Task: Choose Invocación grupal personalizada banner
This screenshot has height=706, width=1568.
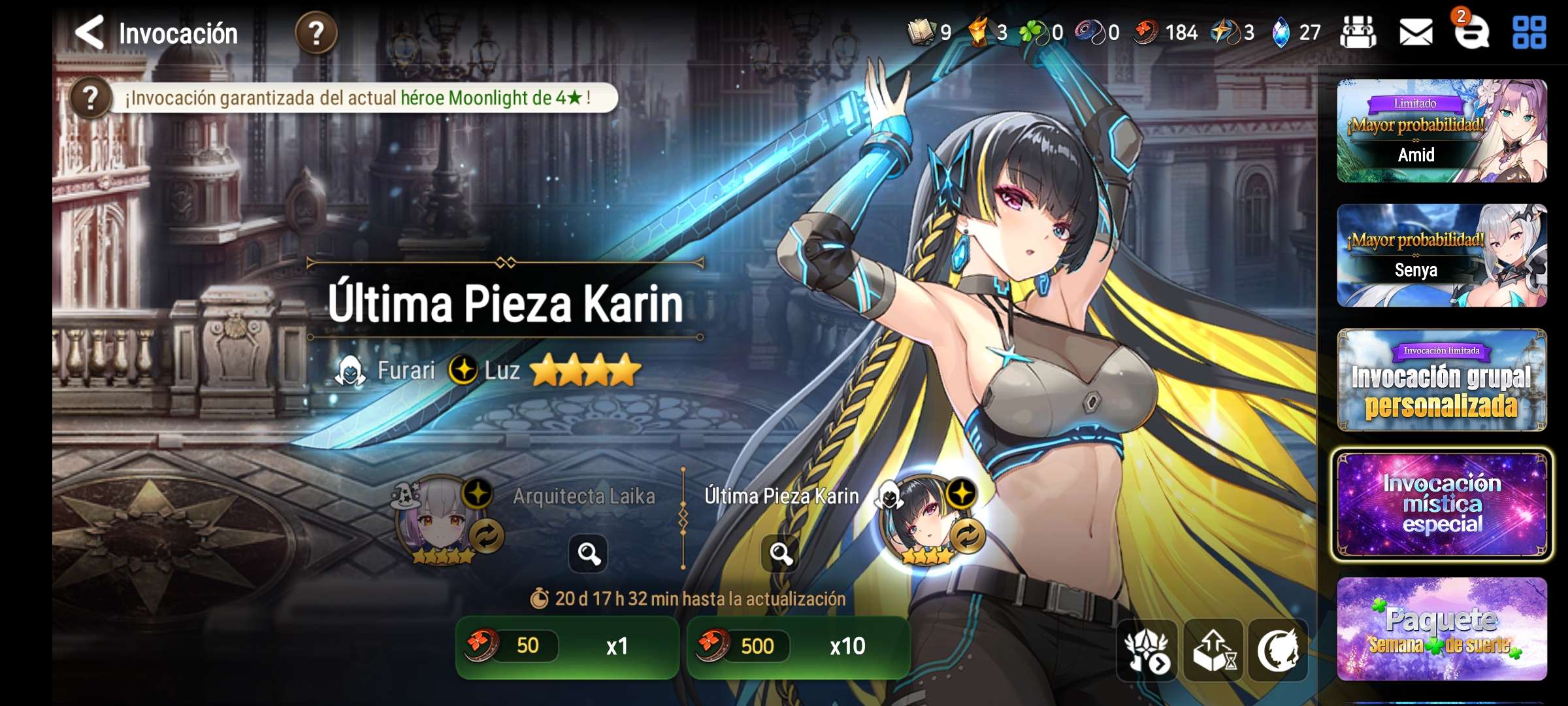Action: pos(1441,380)
